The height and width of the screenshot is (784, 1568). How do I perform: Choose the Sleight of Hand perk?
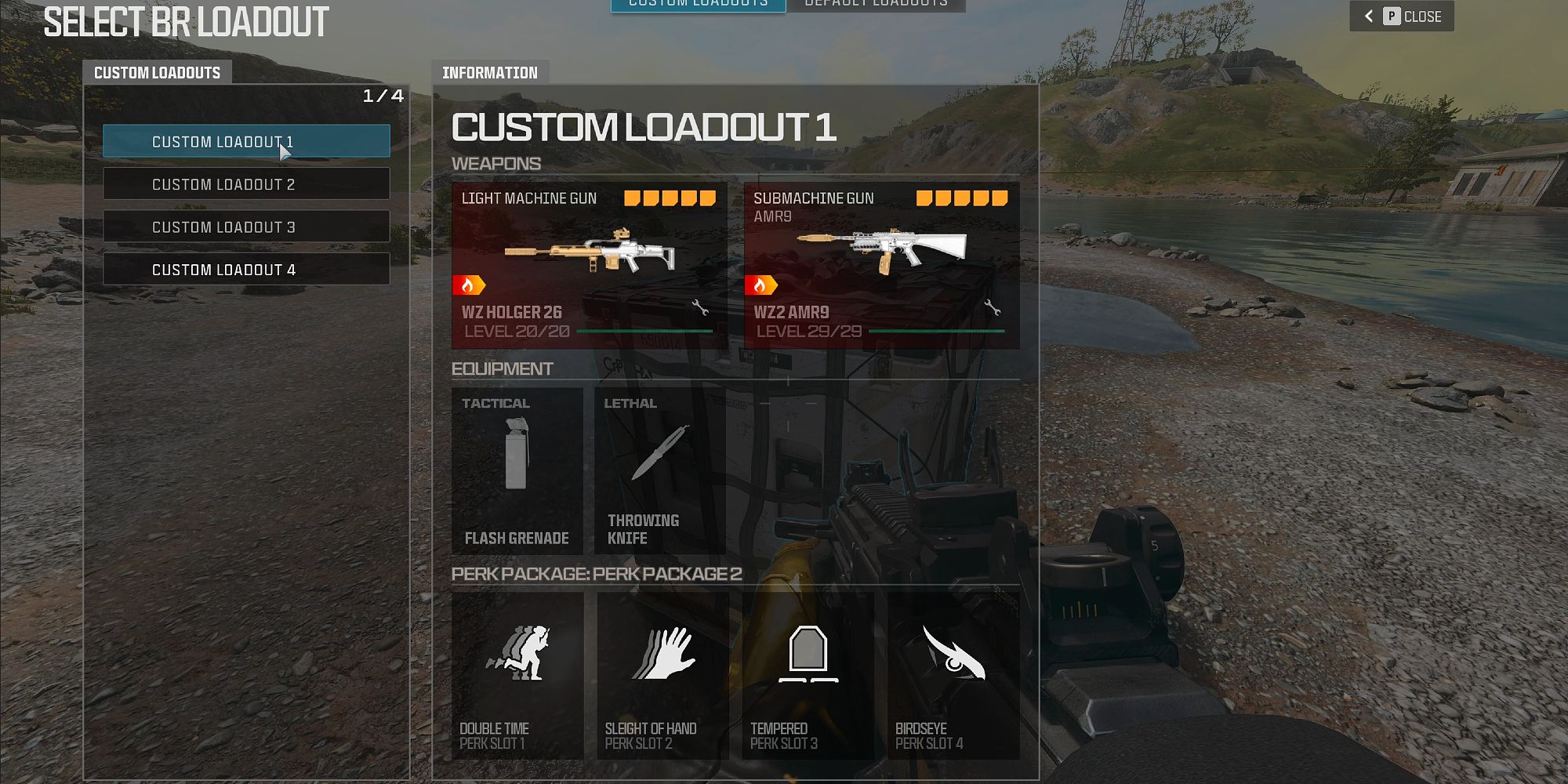(x=662, y=675)
